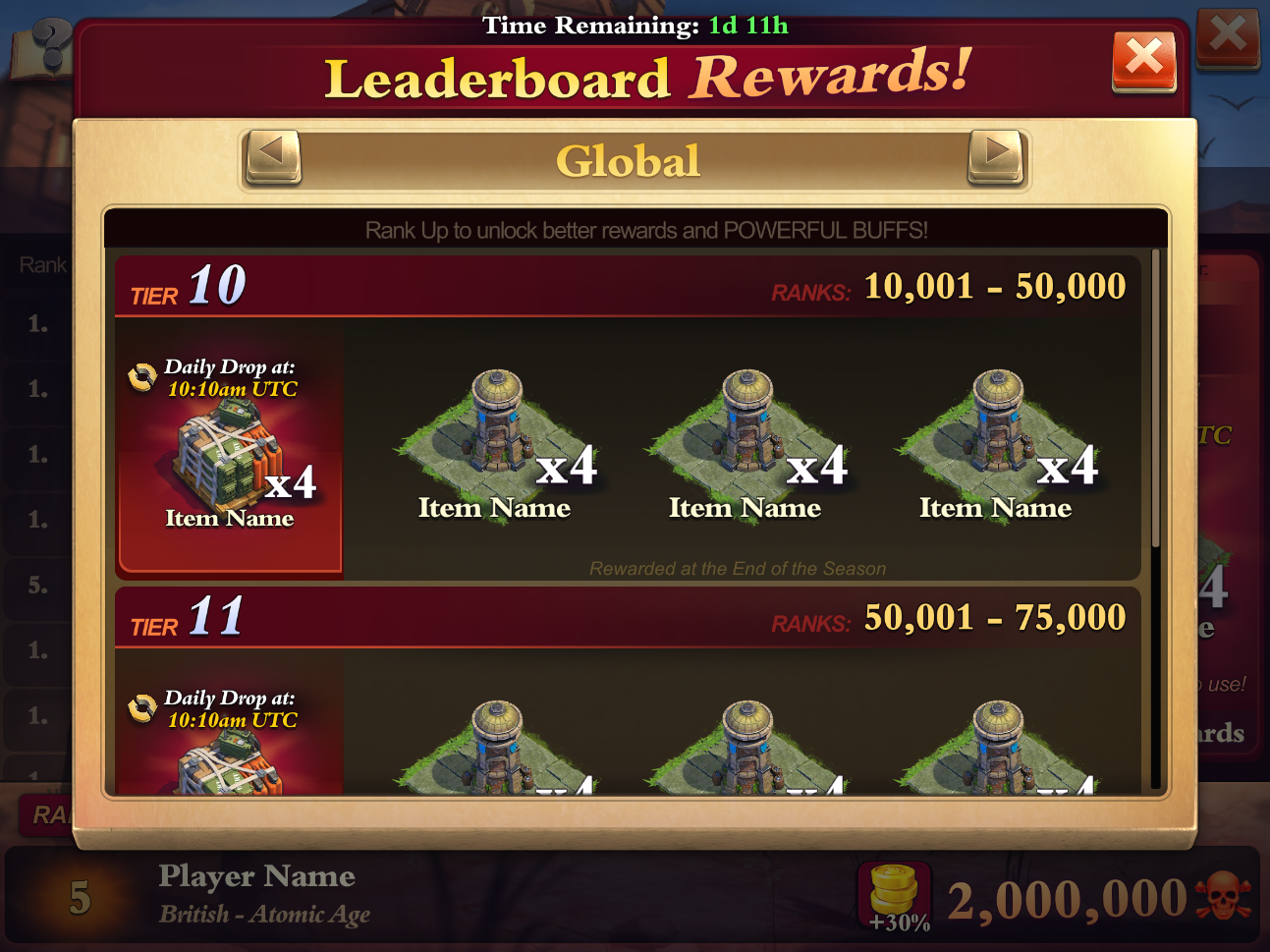Screen dimensions: 1270x952
Task: Open Player Name profile details
Action: [x=257, y=875]
